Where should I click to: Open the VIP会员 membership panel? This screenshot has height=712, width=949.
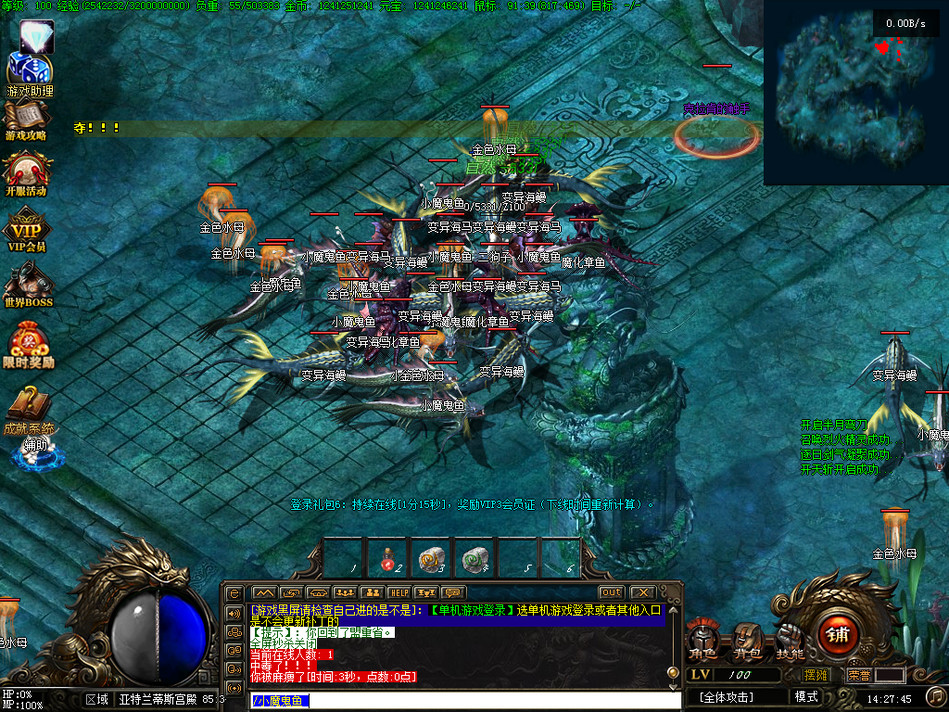(x=27, y=229)
